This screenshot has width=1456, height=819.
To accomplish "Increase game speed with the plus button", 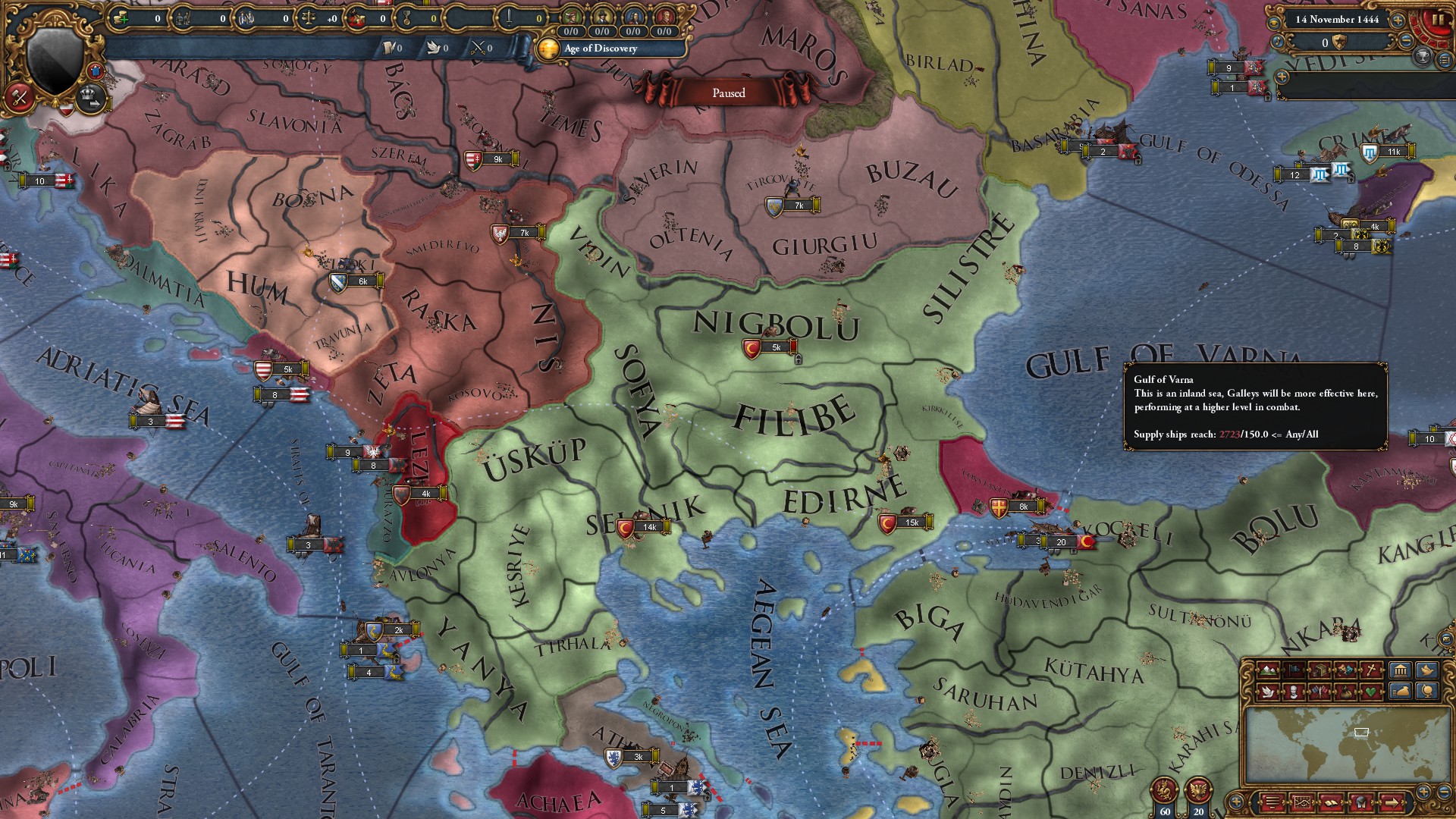I will (x=1398, y=21).
